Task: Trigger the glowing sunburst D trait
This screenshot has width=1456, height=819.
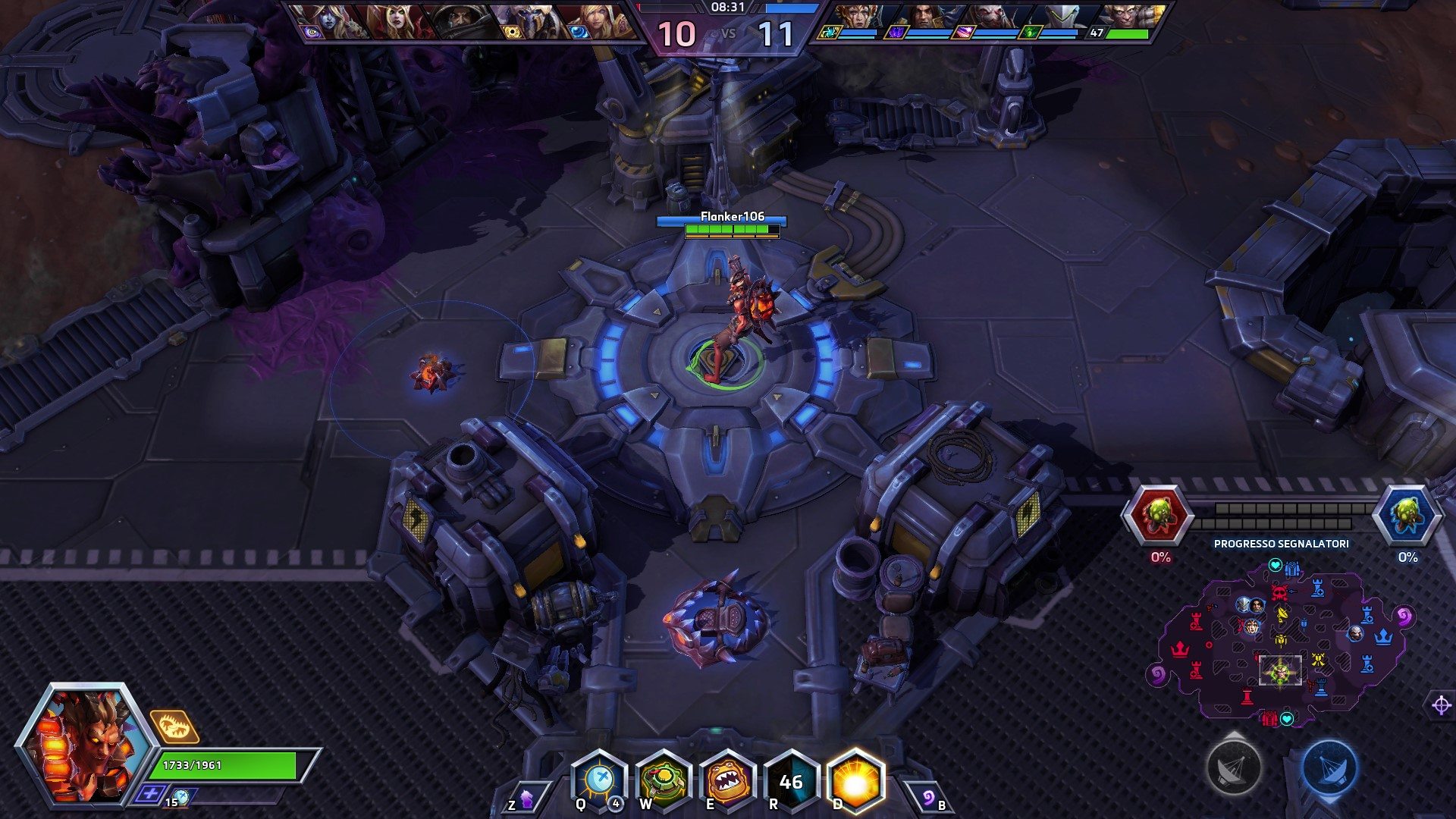Action: pos(855,781)
